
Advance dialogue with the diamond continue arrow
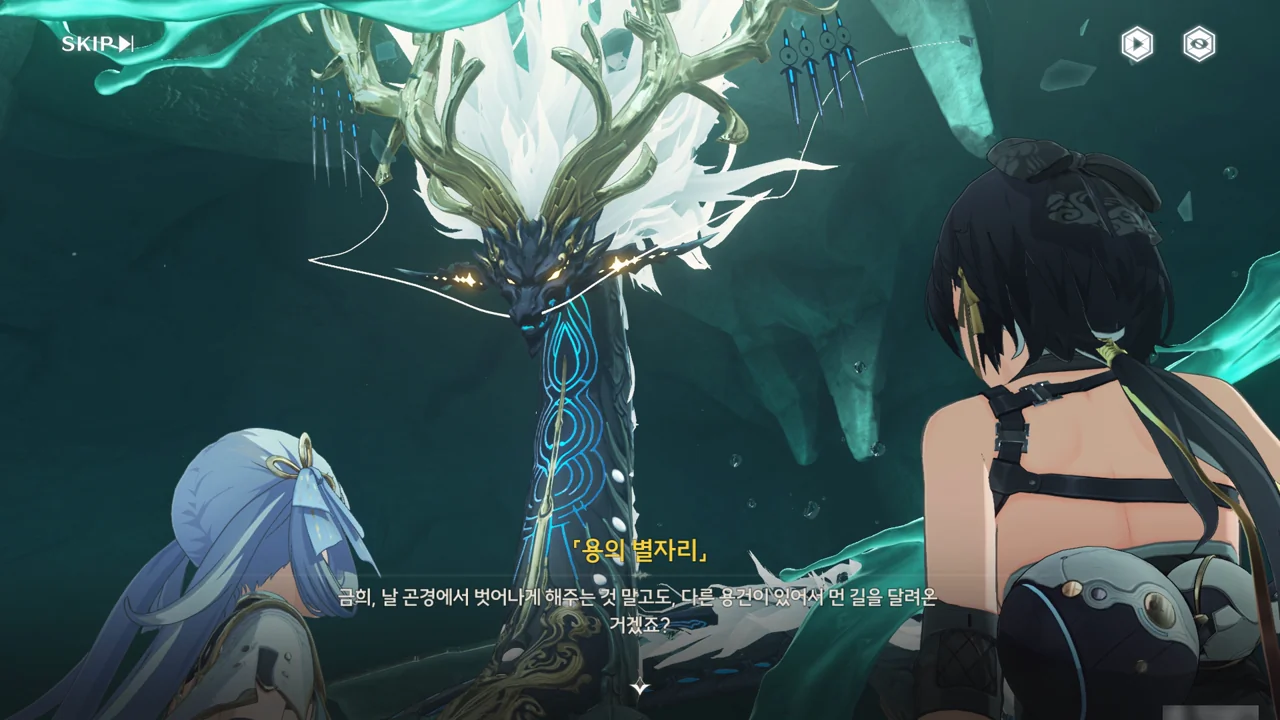pos(640,687)
